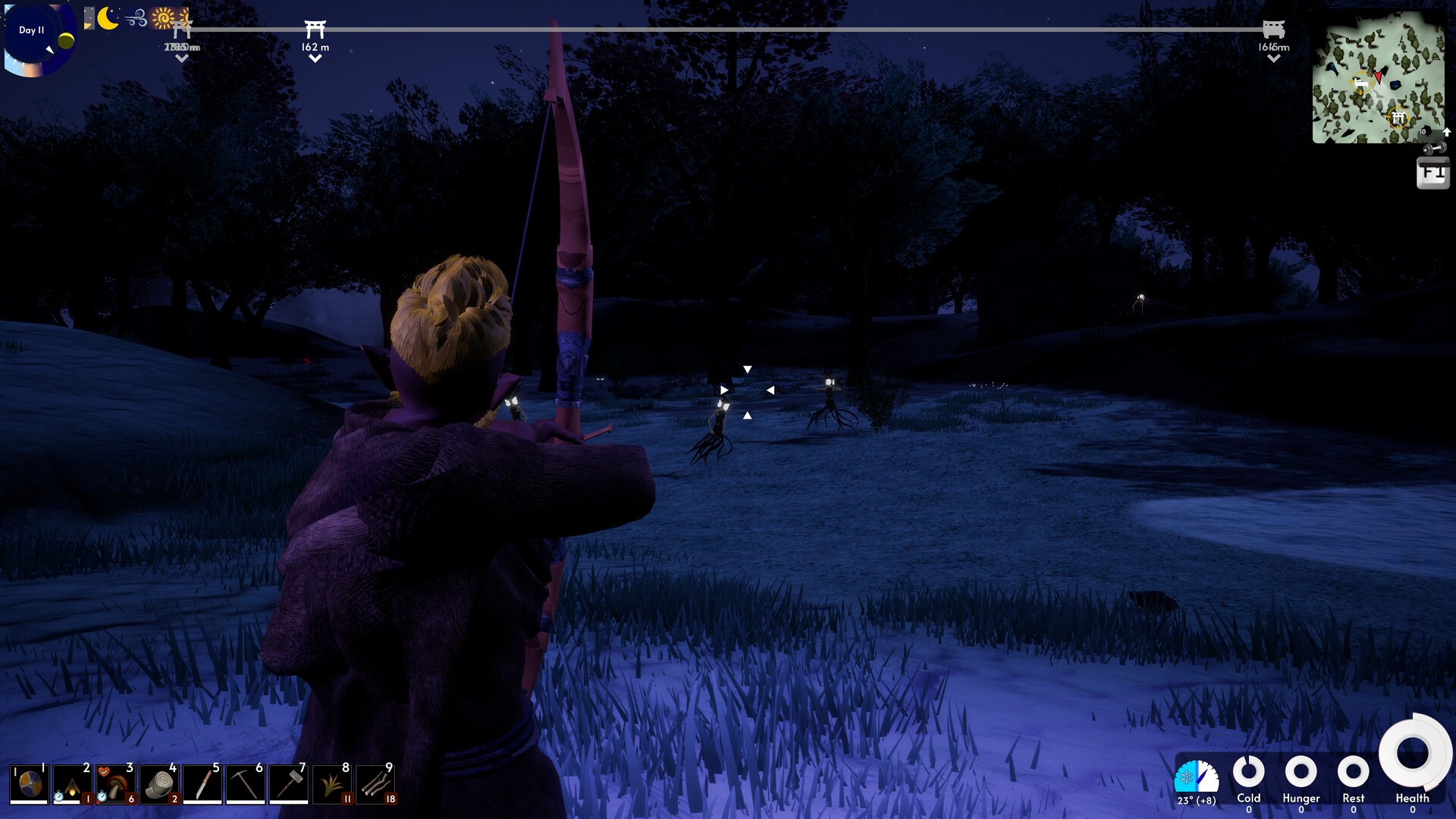The height and width of the screenshot is (819, 1456).
Task: Choose the mushroom food in slot 3
Action: coord(116,783)
